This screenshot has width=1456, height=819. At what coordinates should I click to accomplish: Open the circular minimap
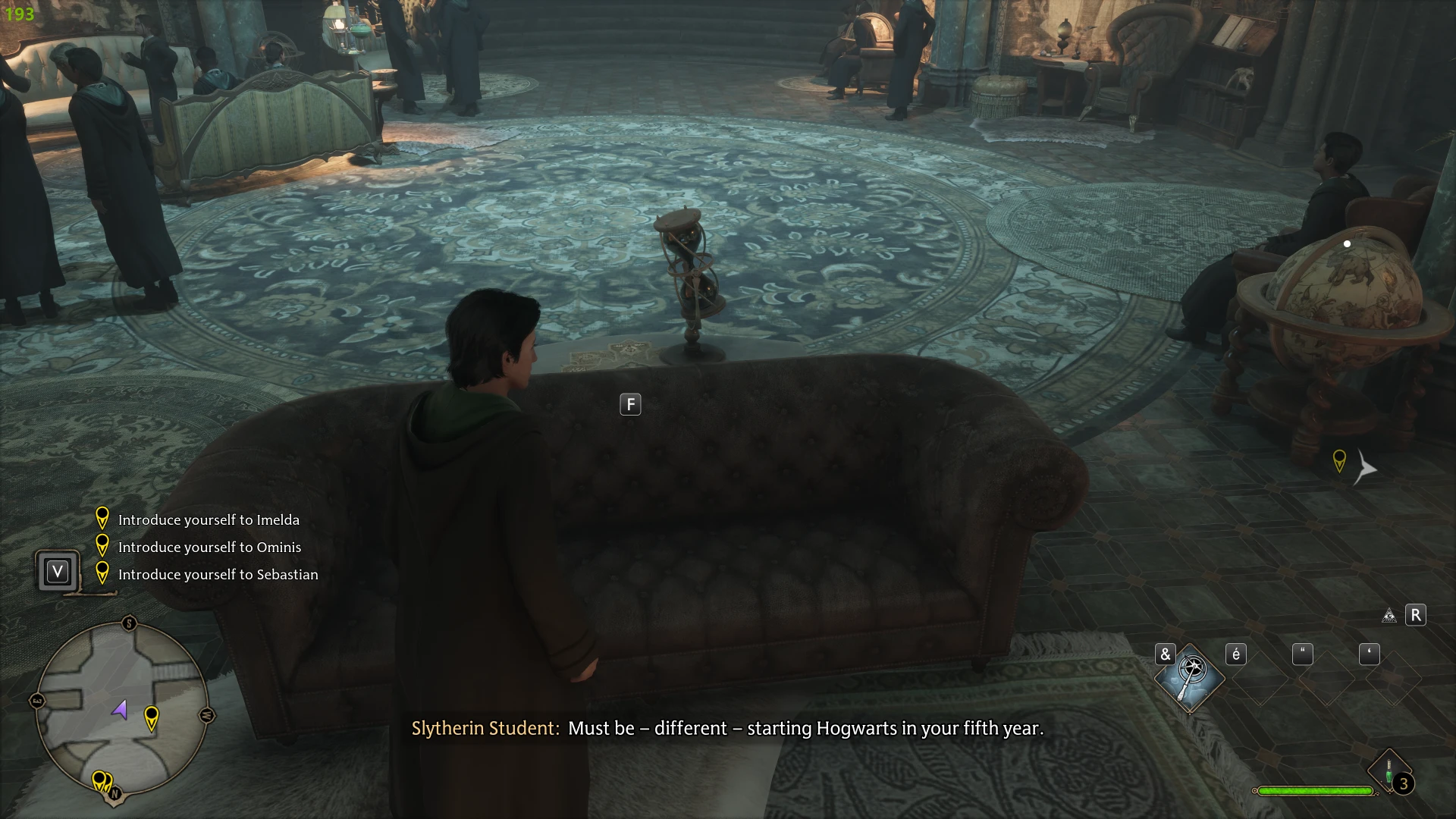click(x=121, y=709)
